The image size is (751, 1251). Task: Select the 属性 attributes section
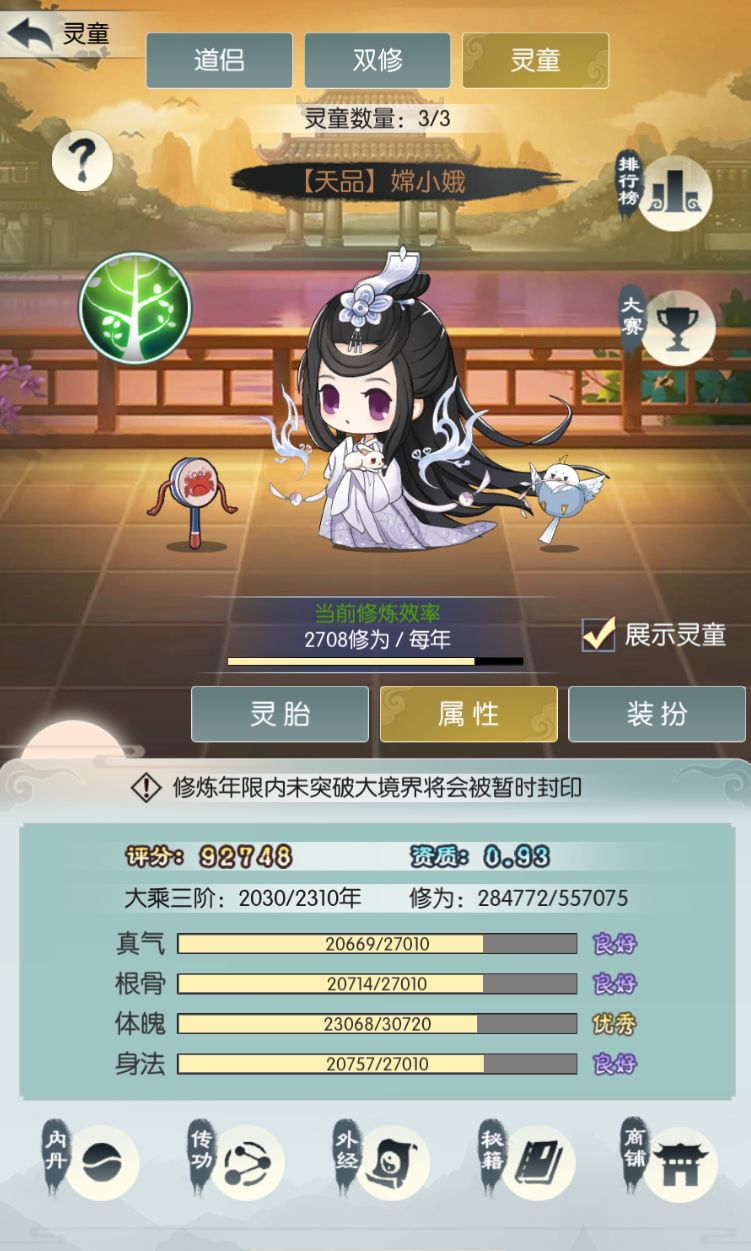(468, 714)
